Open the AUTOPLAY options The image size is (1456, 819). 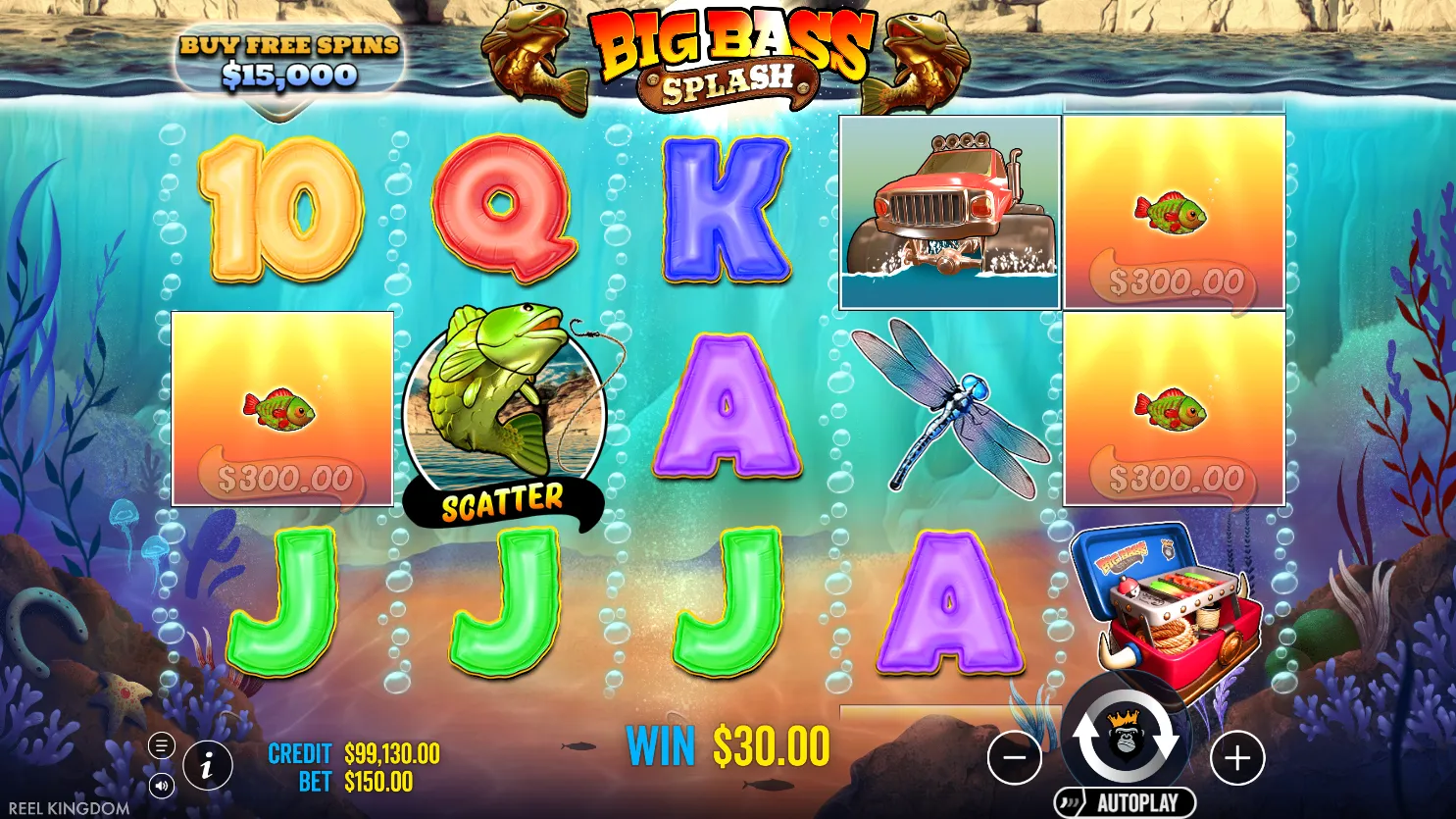point(1128,801)
